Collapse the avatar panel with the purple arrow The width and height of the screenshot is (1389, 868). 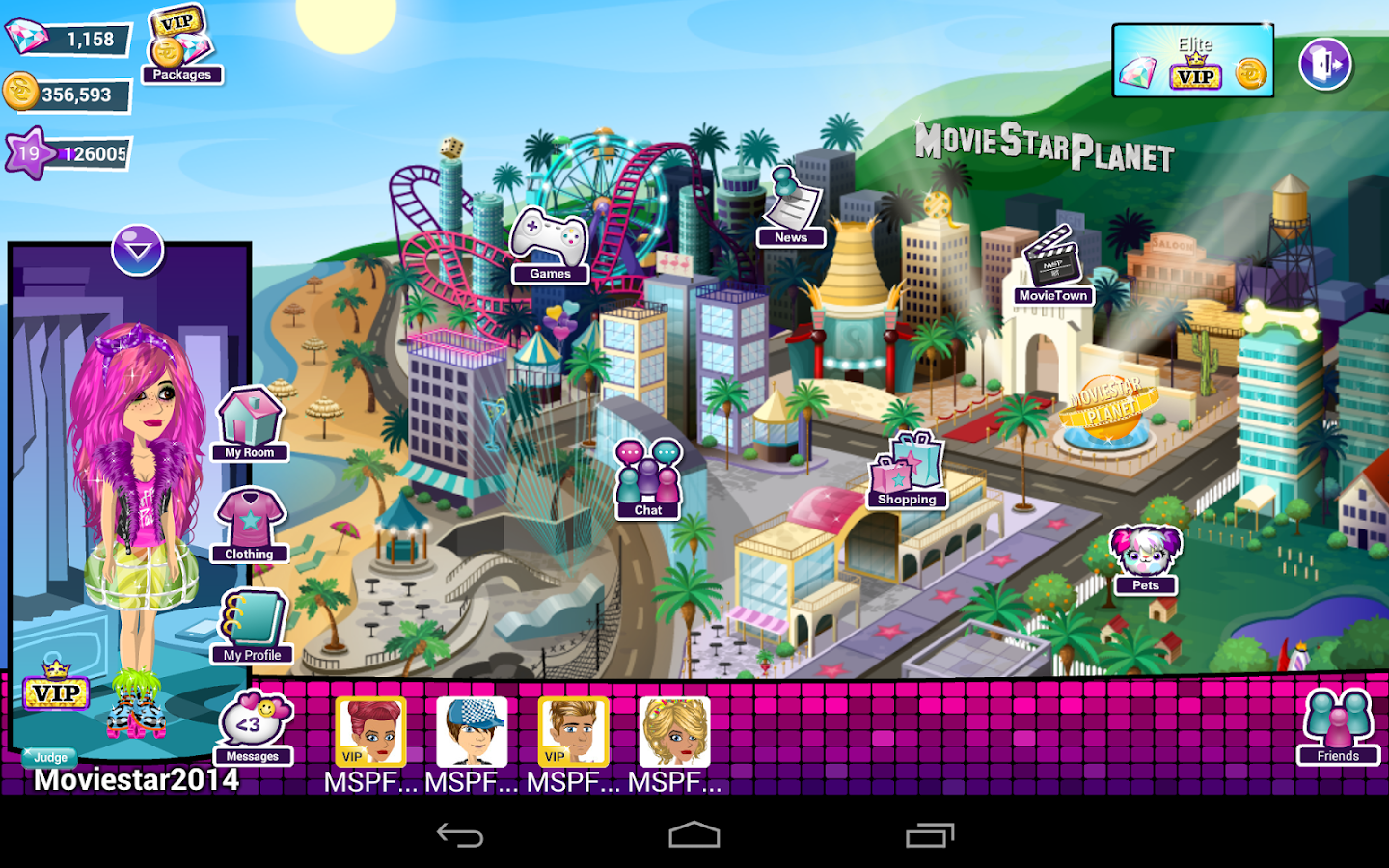(137, 249)
